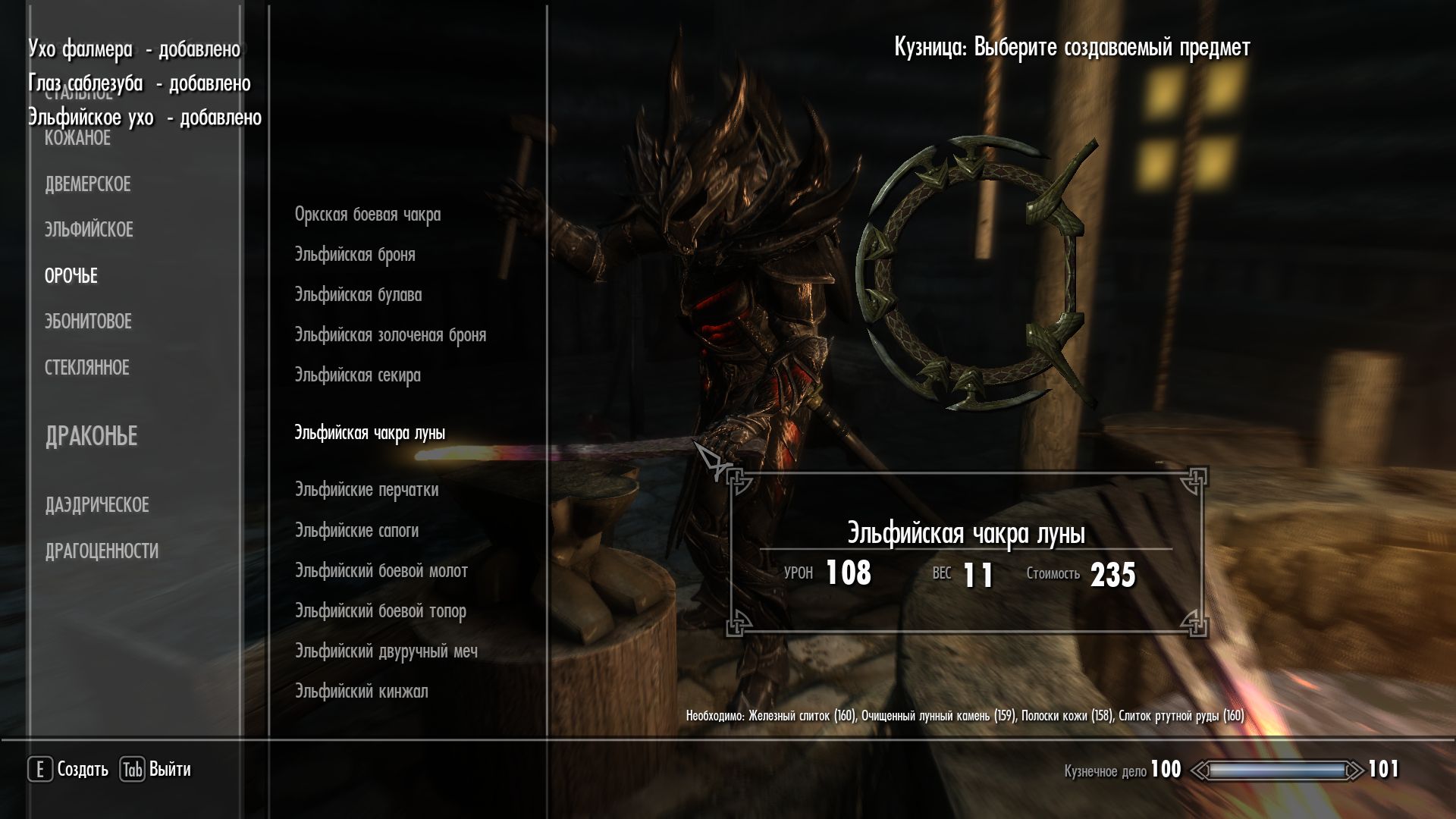Switch to the ЭЛЬФИЙСКОЕ category

tap(89, 230)
